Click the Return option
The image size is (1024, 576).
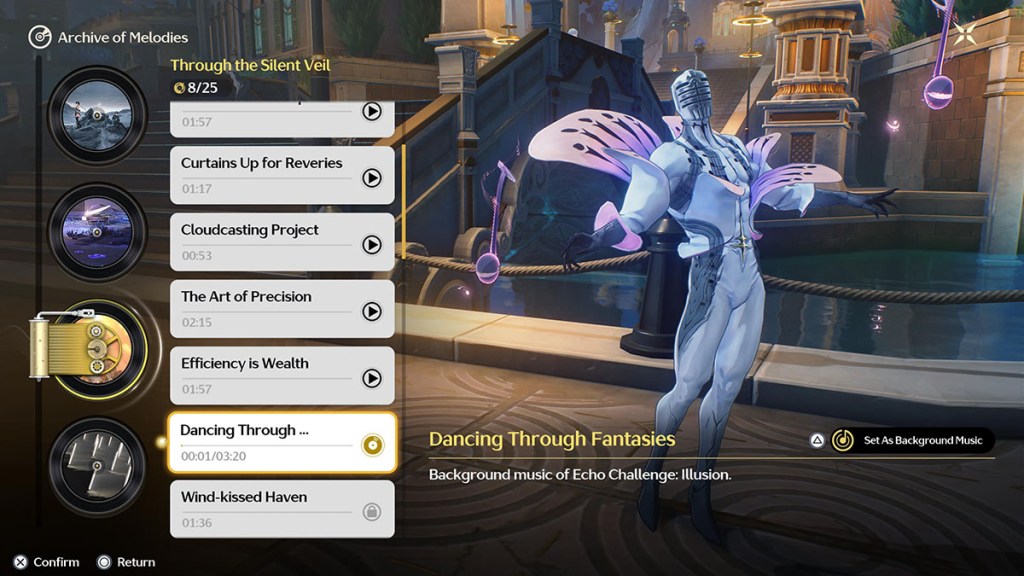coord(126,562)
